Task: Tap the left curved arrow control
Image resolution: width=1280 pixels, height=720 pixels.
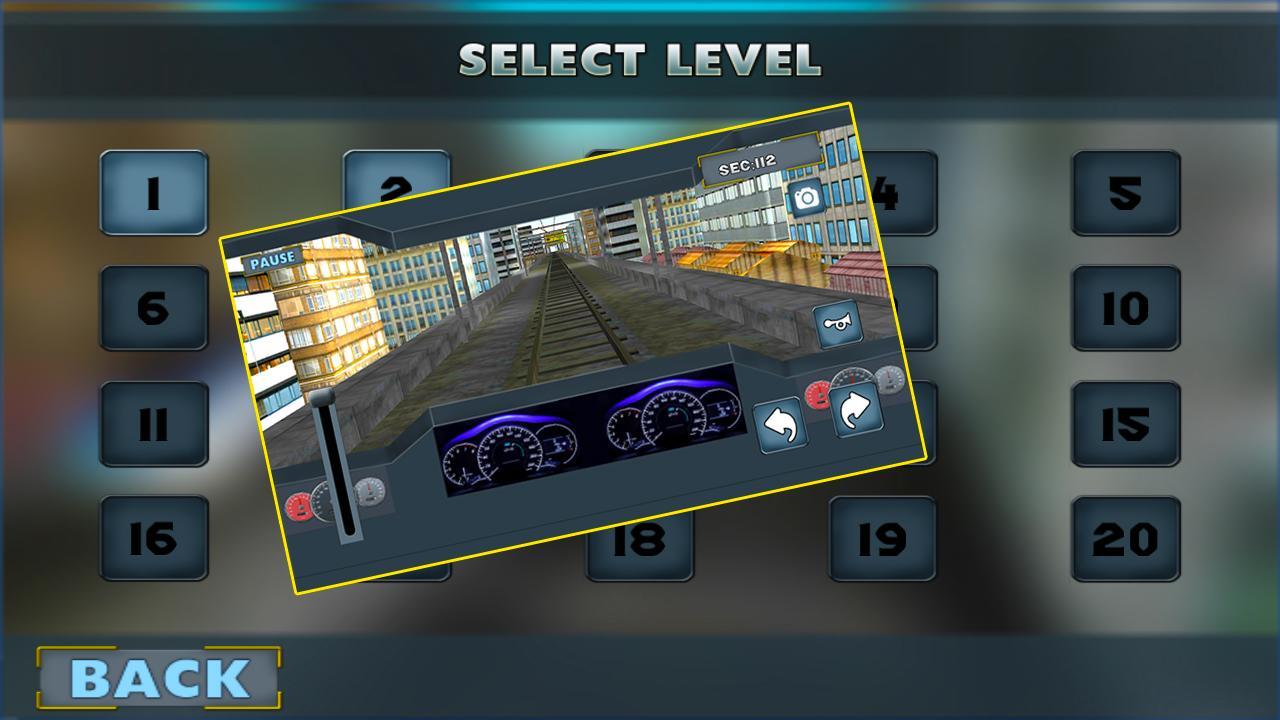Action: pyautogui.click(x=783, y=427)
